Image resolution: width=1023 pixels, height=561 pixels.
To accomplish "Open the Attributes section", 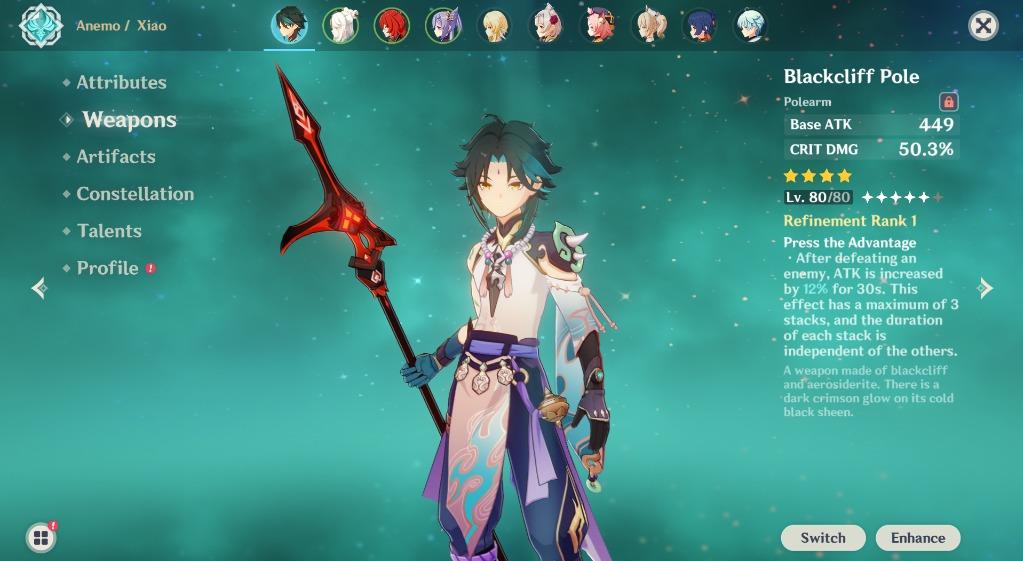I will click(x=121, y=83).
